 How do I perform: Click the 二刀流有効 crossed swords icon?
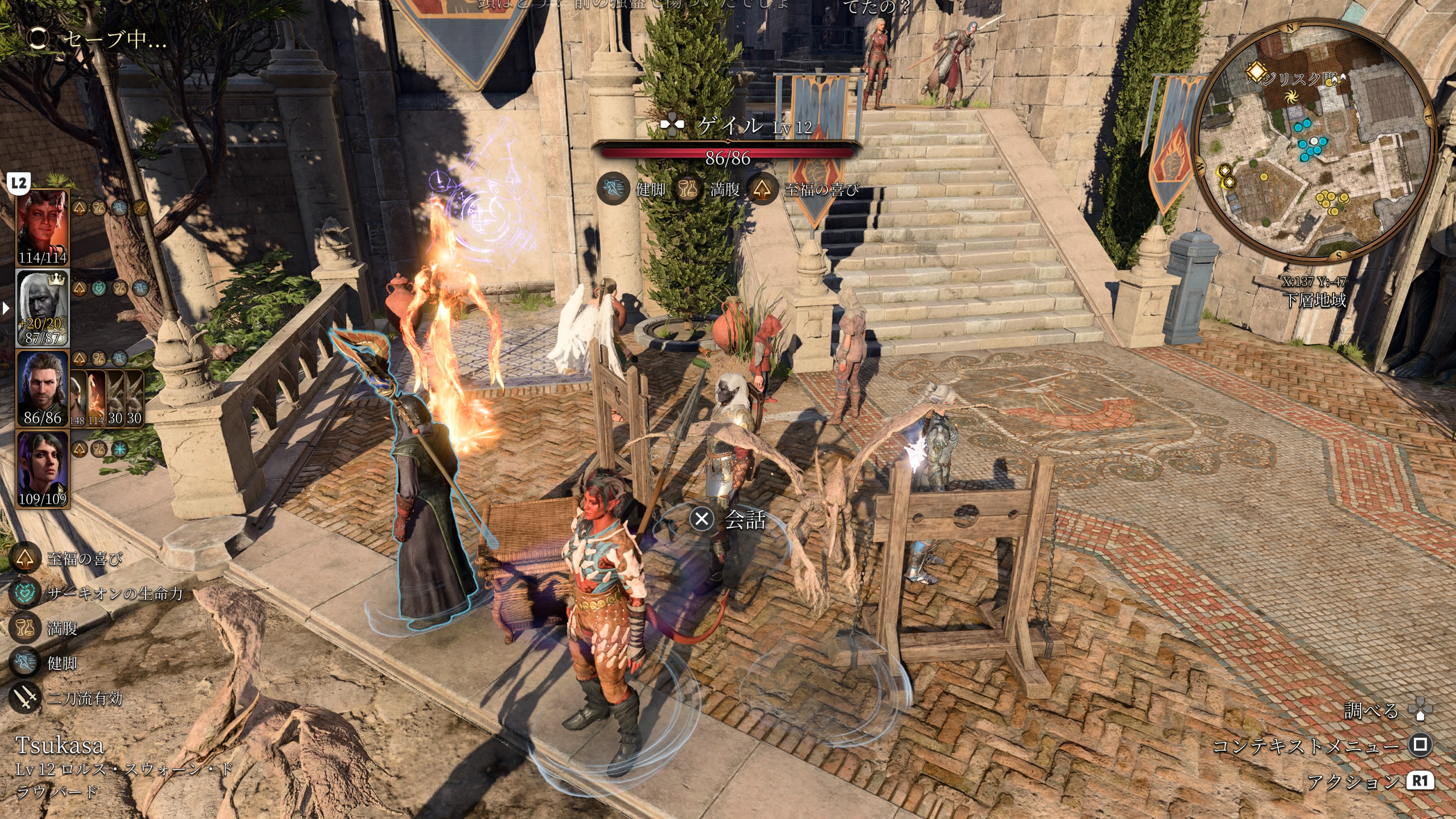25,698
